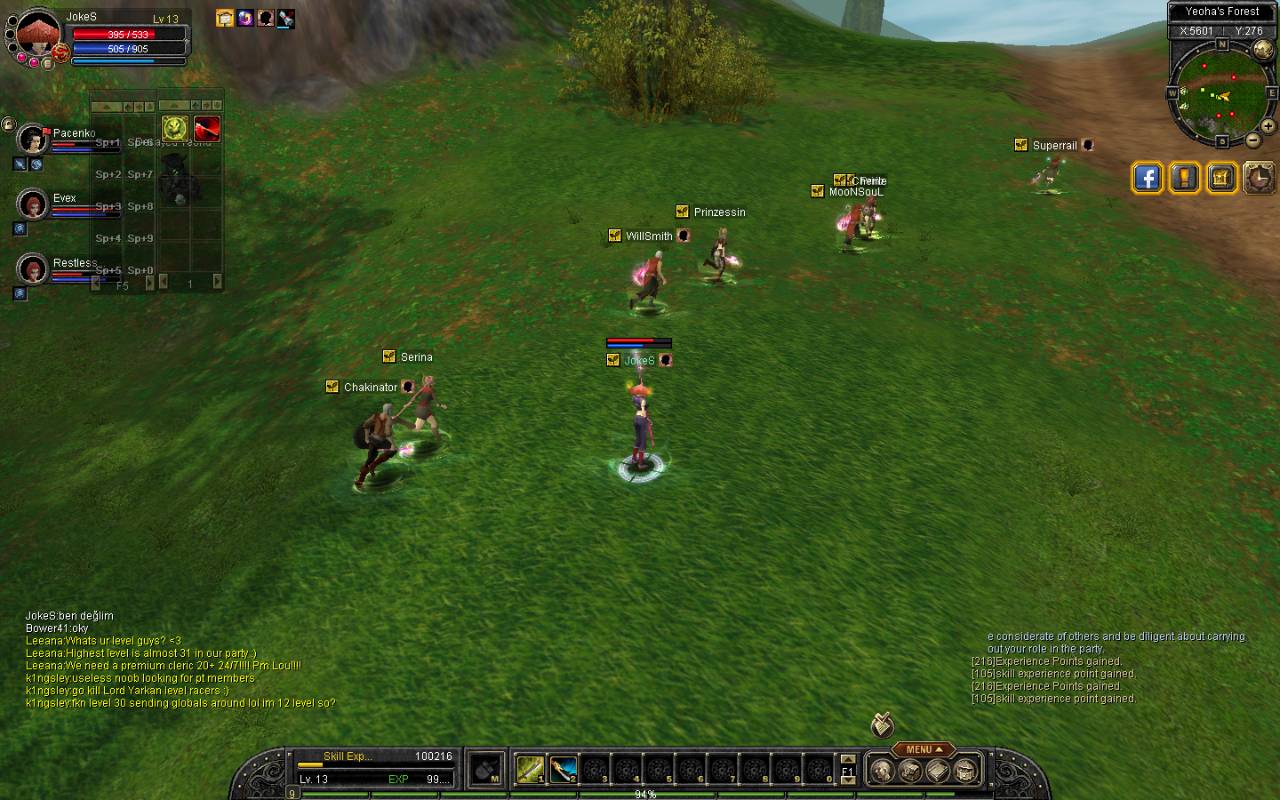Click the purple swirl buff icon

(x=245, y=18)
